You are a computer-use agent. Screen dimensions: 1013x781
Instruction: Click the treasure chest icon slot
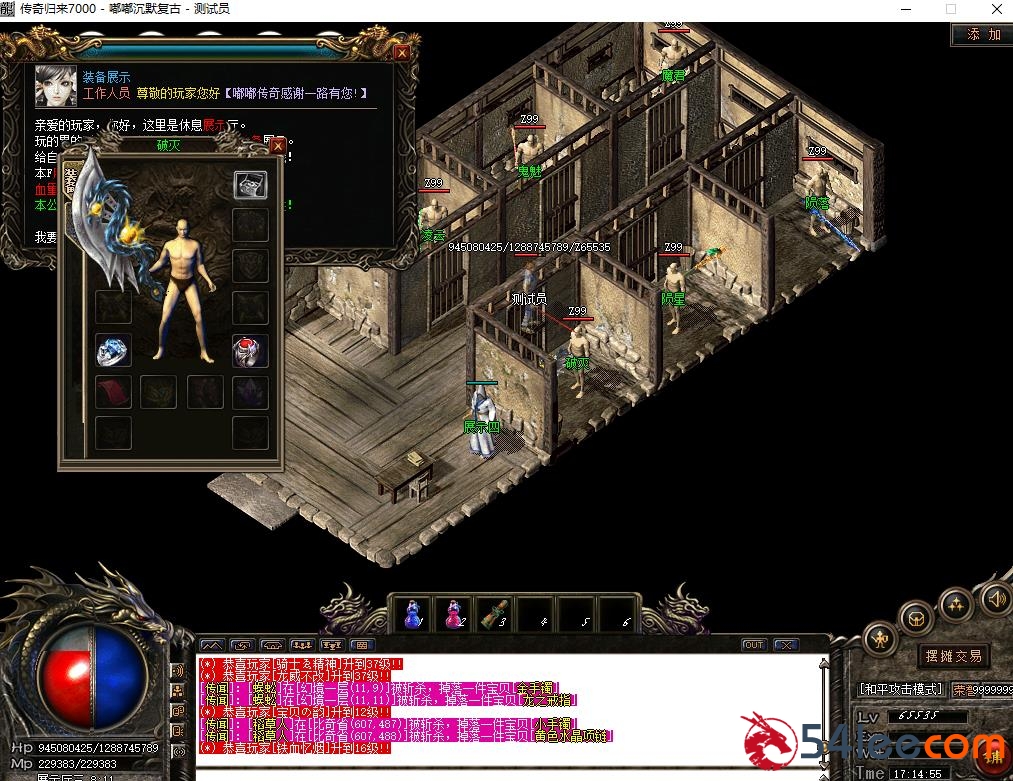click(x=250, y=185)
